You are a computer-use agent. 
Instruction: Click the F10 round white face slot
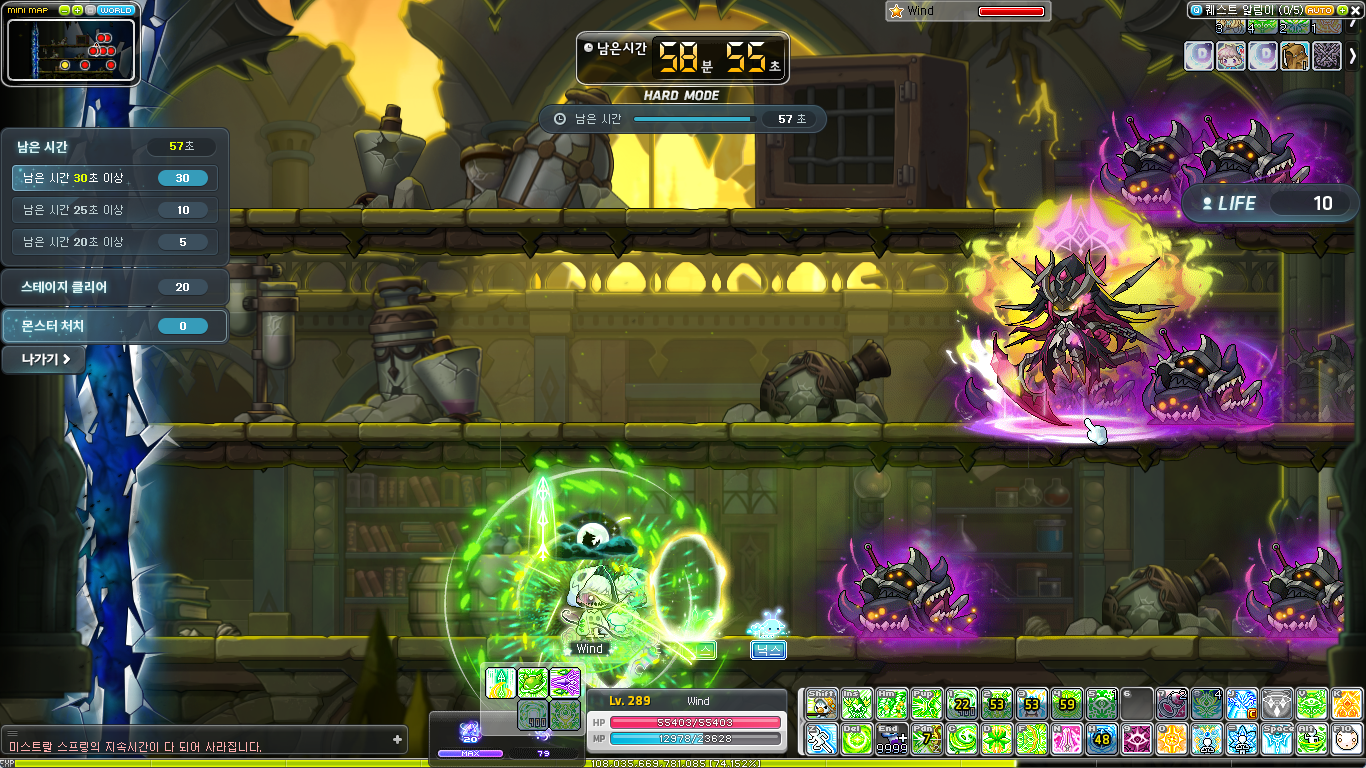[1346, 739]
